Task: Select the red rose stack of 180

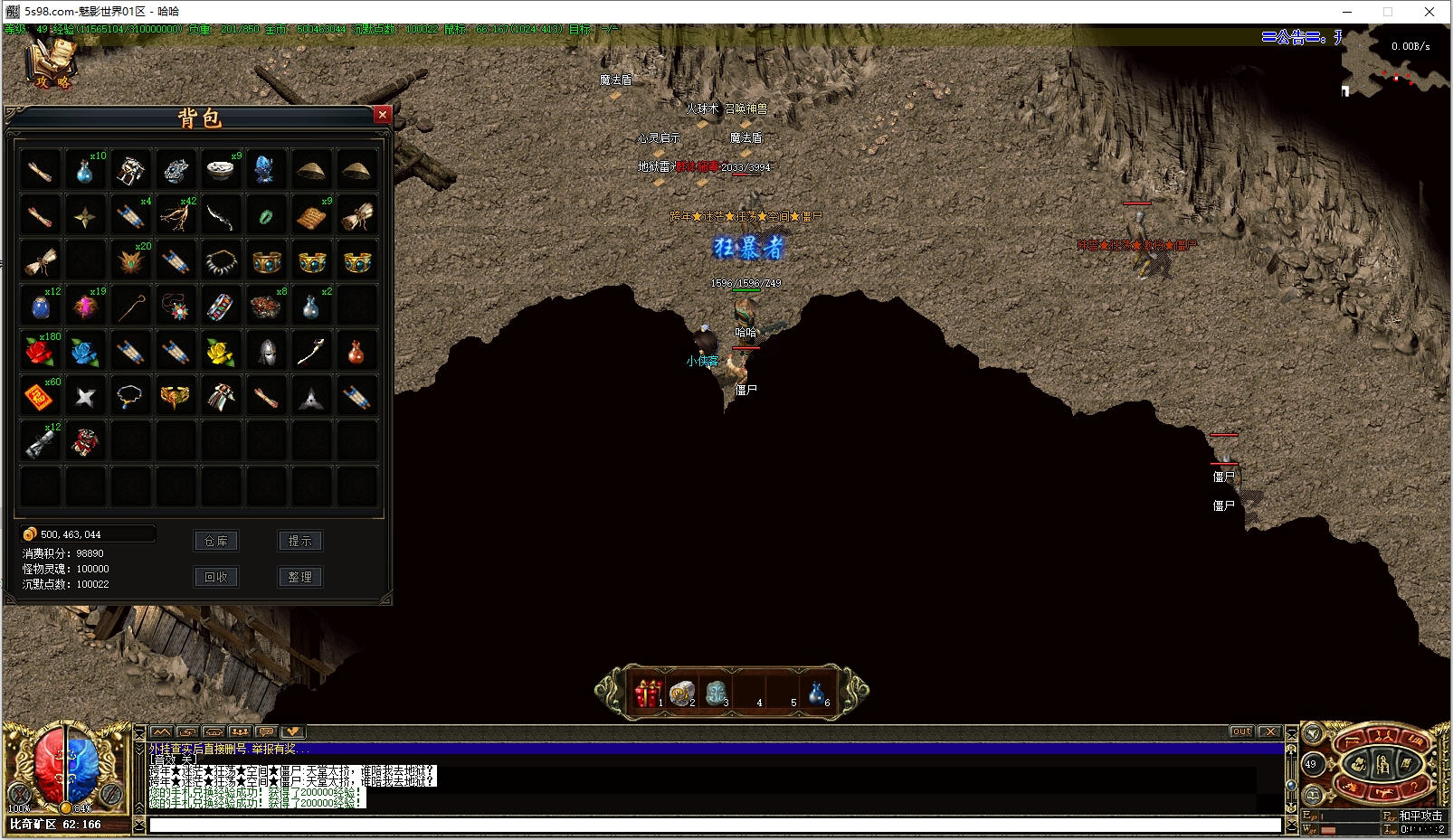Action: pyautogui.click(x=40, y=351)
